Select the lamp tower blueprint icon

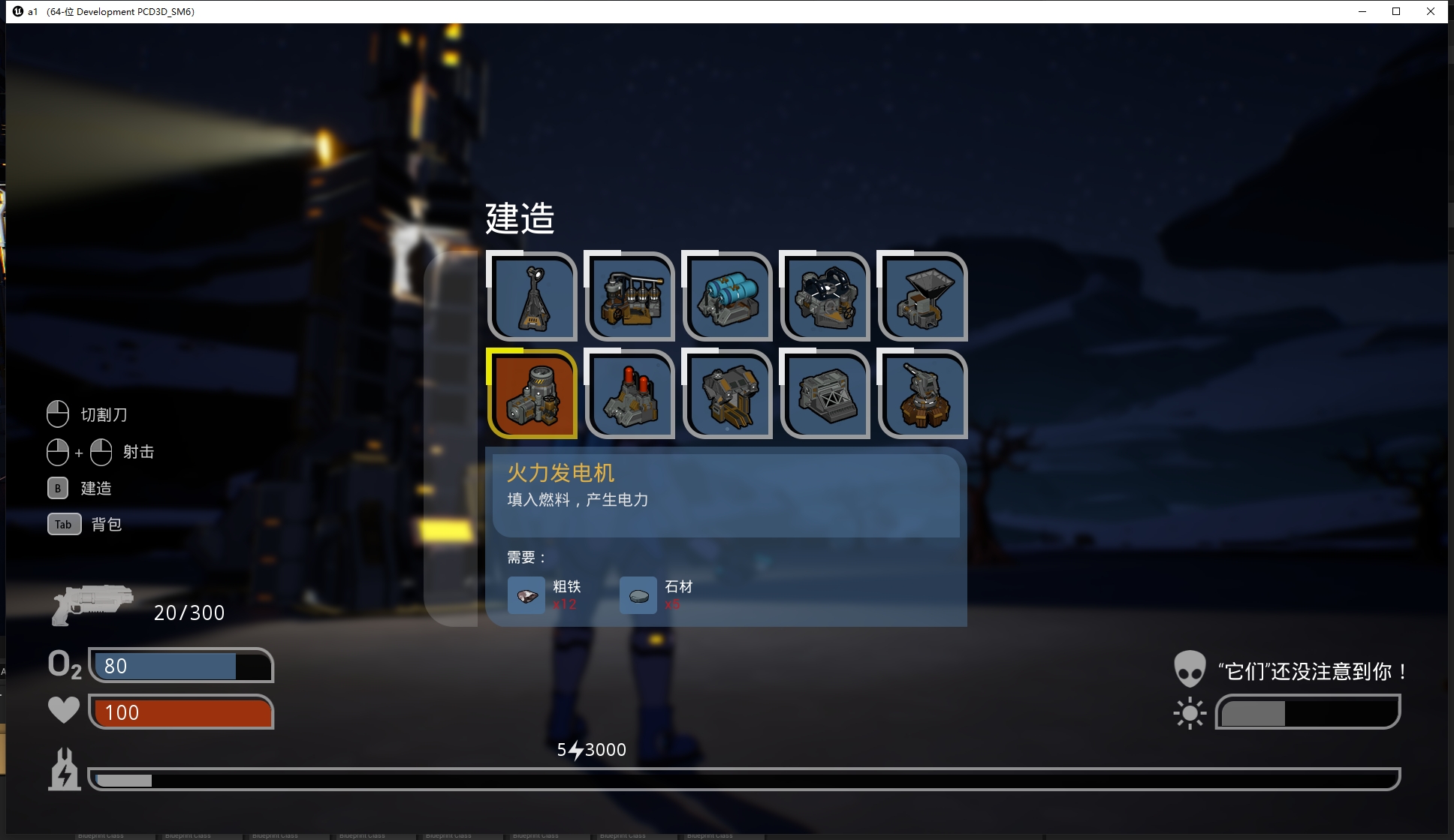(532, 297)
